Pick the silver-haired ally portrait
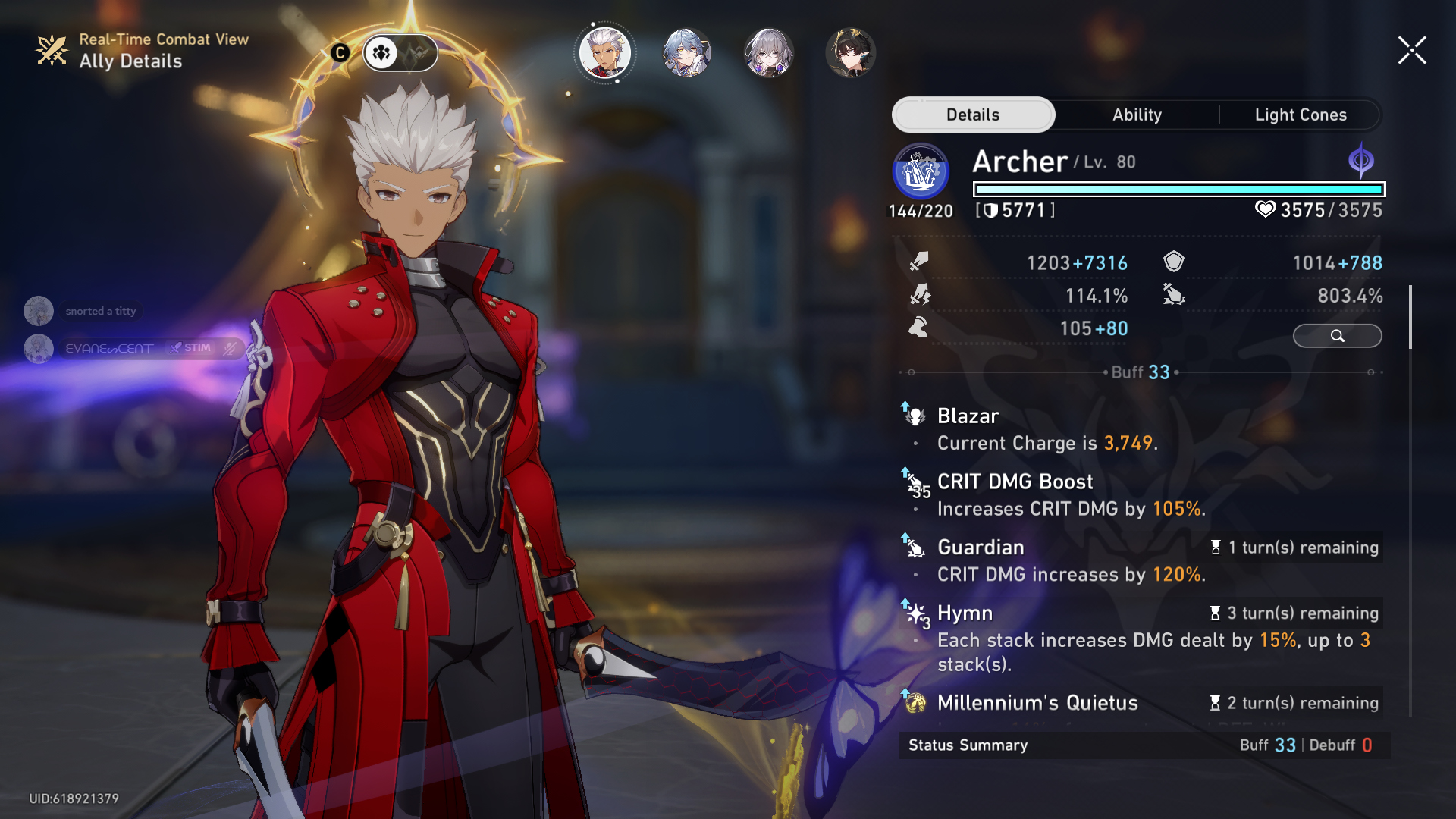Viewport: 1456px width, 819px height. click(x=769, y=52)
